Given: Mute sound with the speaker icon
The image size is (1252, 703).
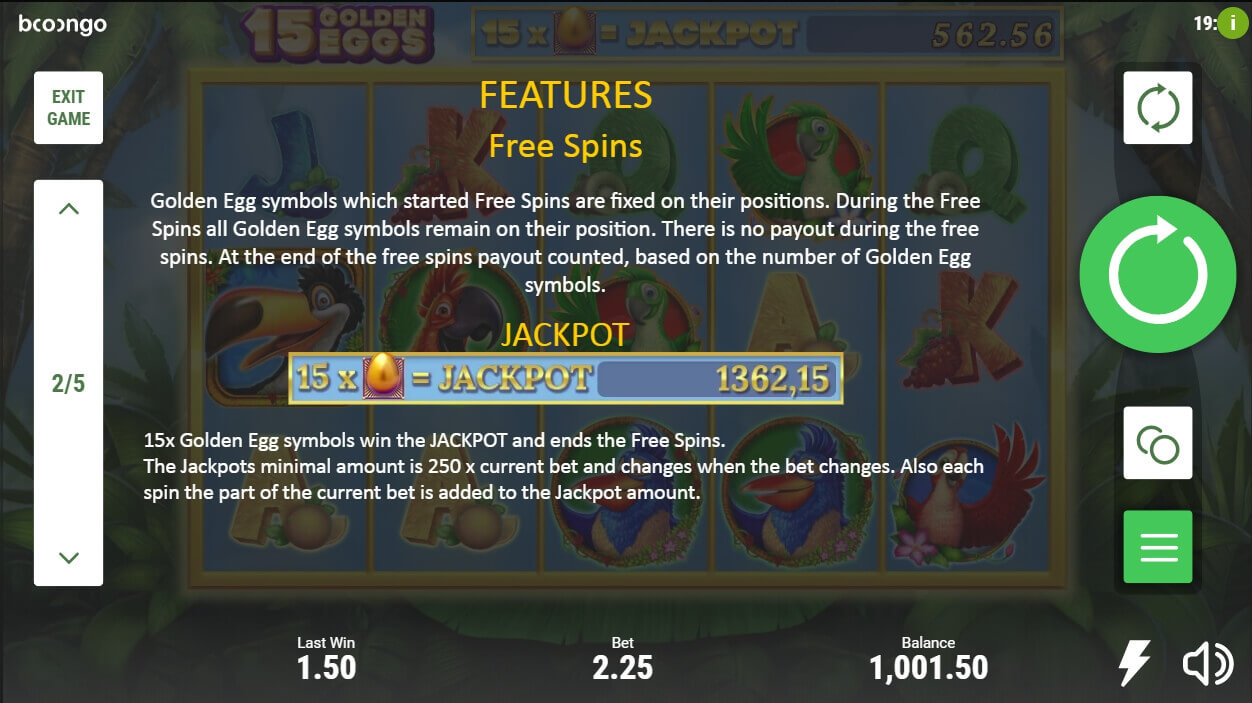Looking at the screenshot, I should pyautogui.click(x=1207, y=663).
